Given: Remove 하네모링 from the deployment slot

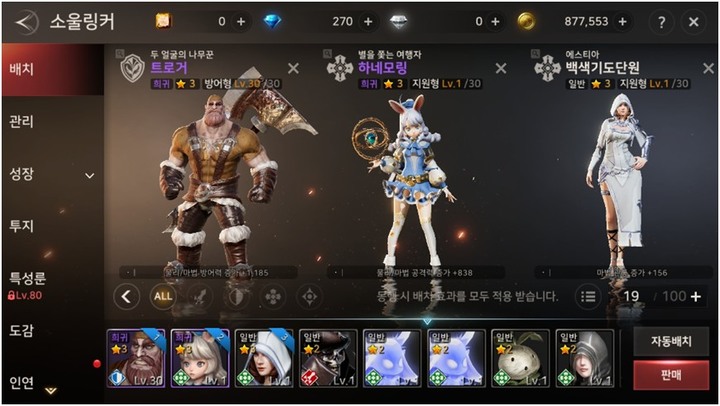Looking at the screenshot, I should tap(501, 69).
